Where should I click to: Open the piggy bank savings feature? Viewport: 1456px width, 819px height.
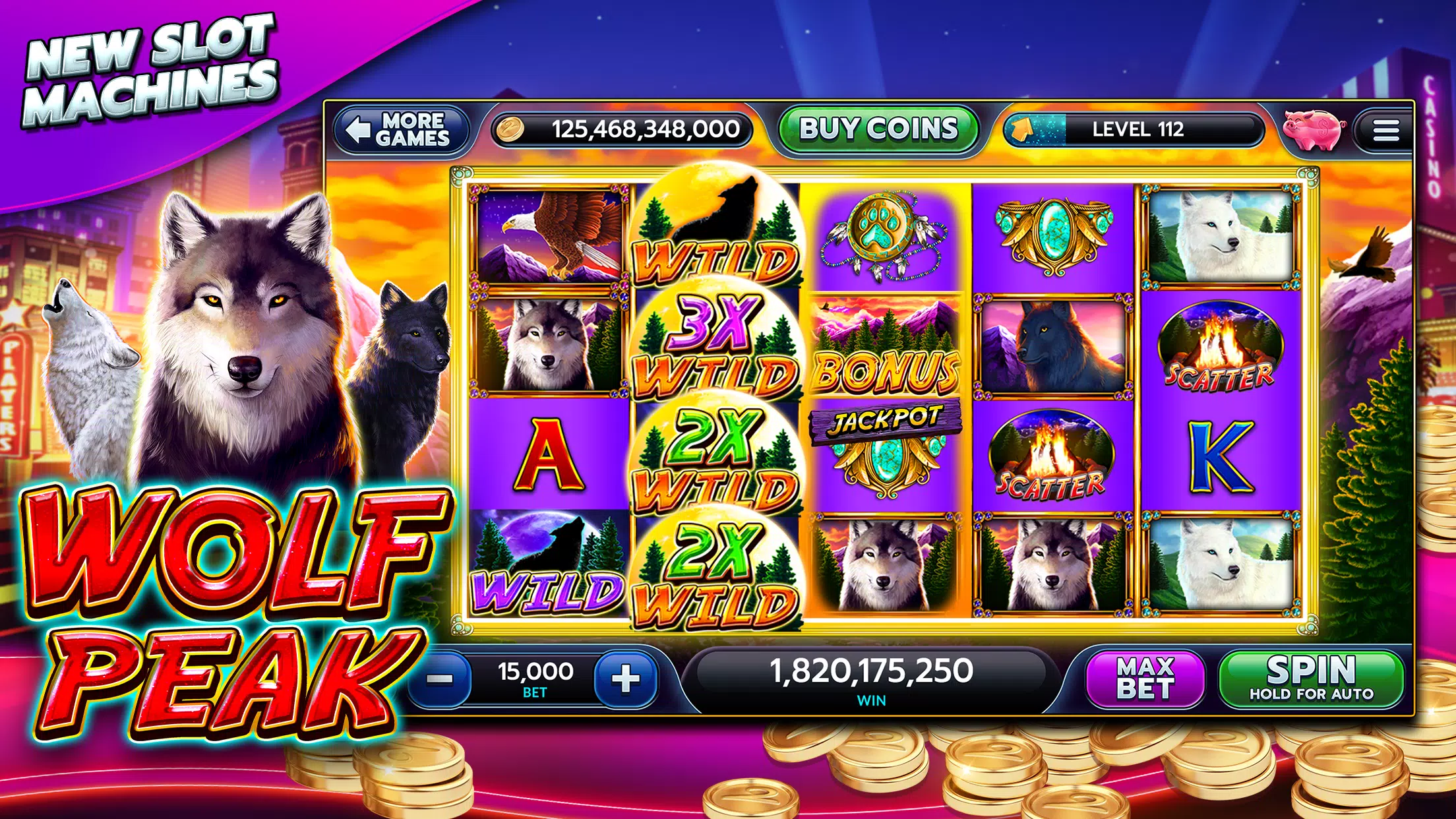pos(1314,131)
